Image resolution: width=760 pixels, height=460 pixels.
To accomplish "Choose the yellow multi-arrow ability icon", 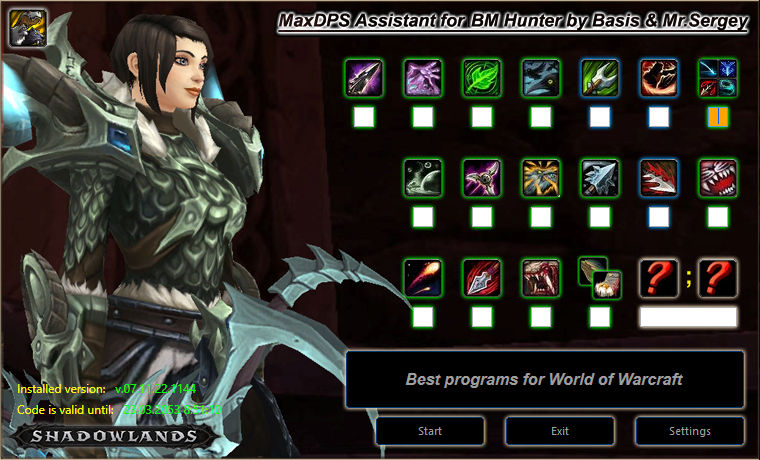I will 541,177.
